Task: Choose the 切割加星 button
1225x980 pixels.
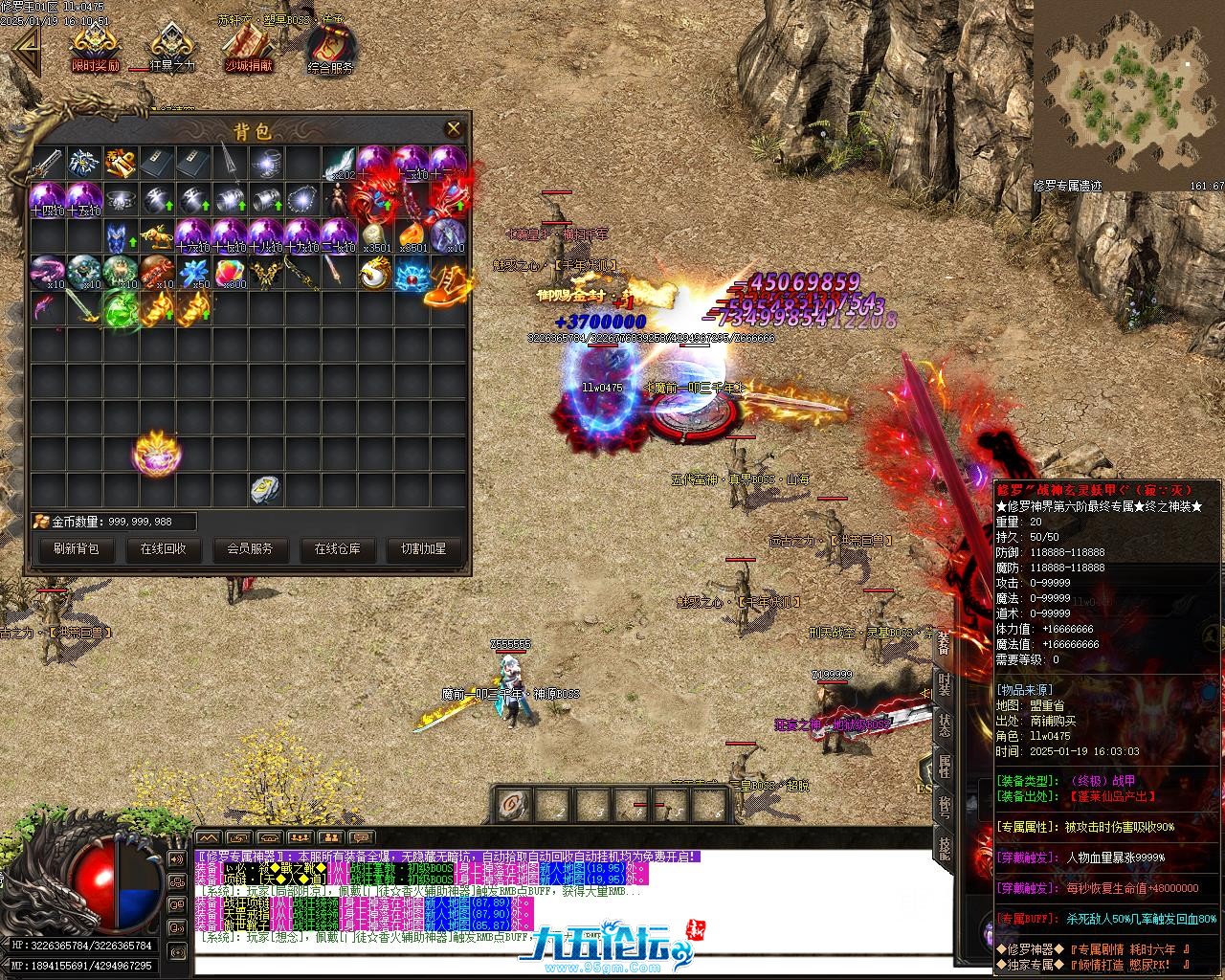Action: click(x=423, y=549)
